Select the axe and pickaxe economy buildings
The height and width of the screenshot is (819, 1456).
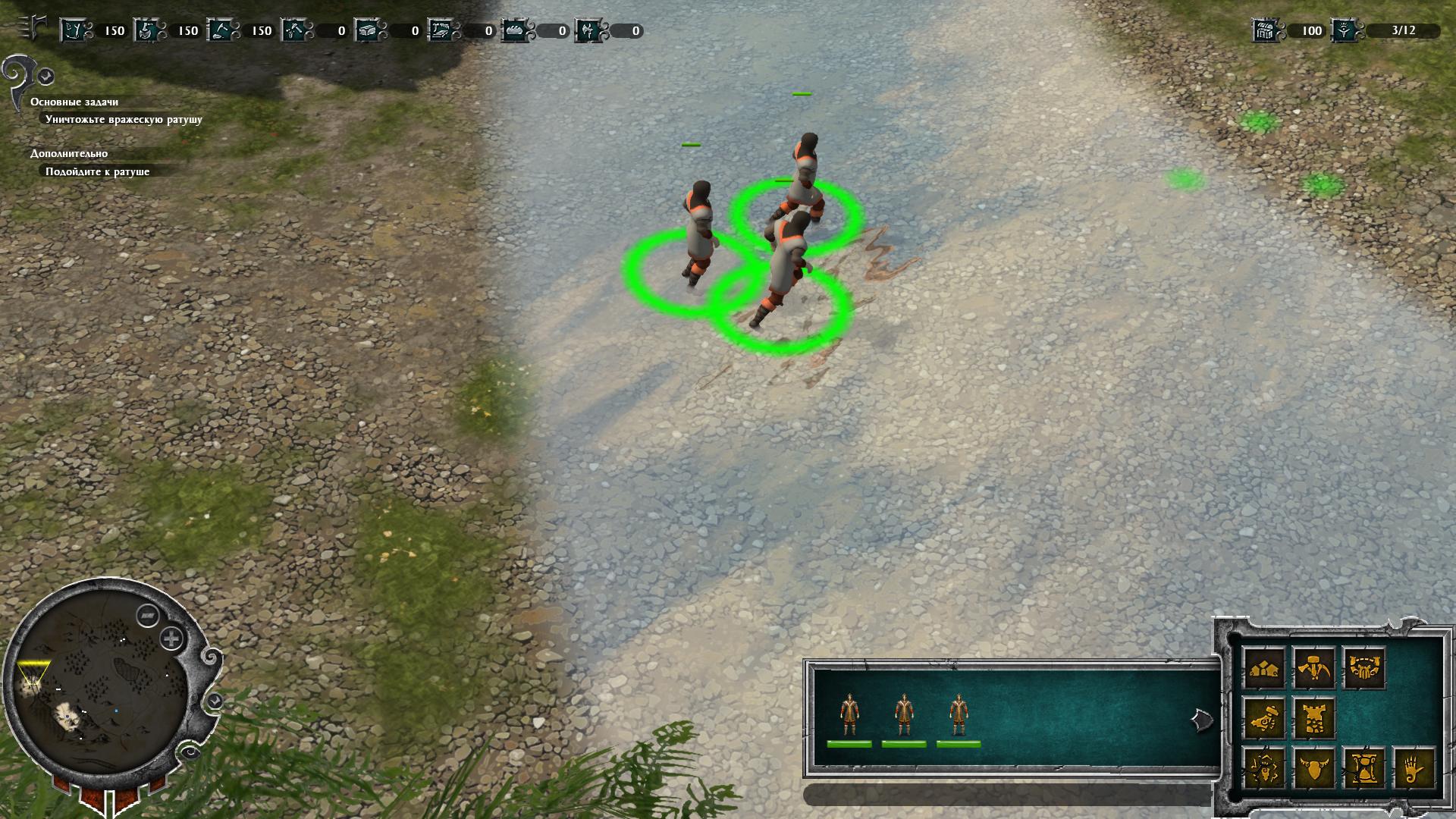pos(1314,669)
